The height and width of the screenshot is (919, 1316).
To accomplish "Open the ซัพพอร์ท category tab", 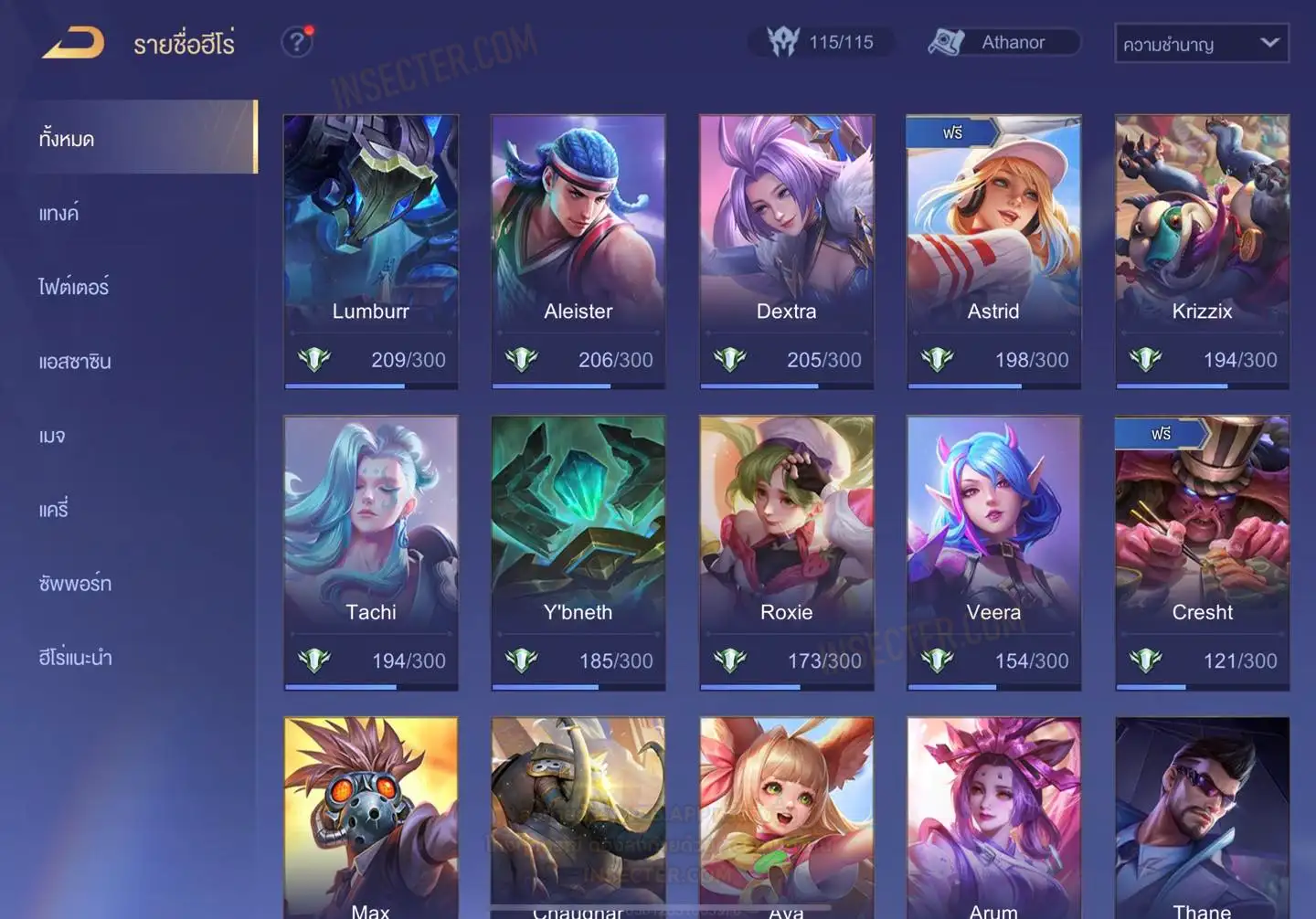I will click(x=75, y=584).
